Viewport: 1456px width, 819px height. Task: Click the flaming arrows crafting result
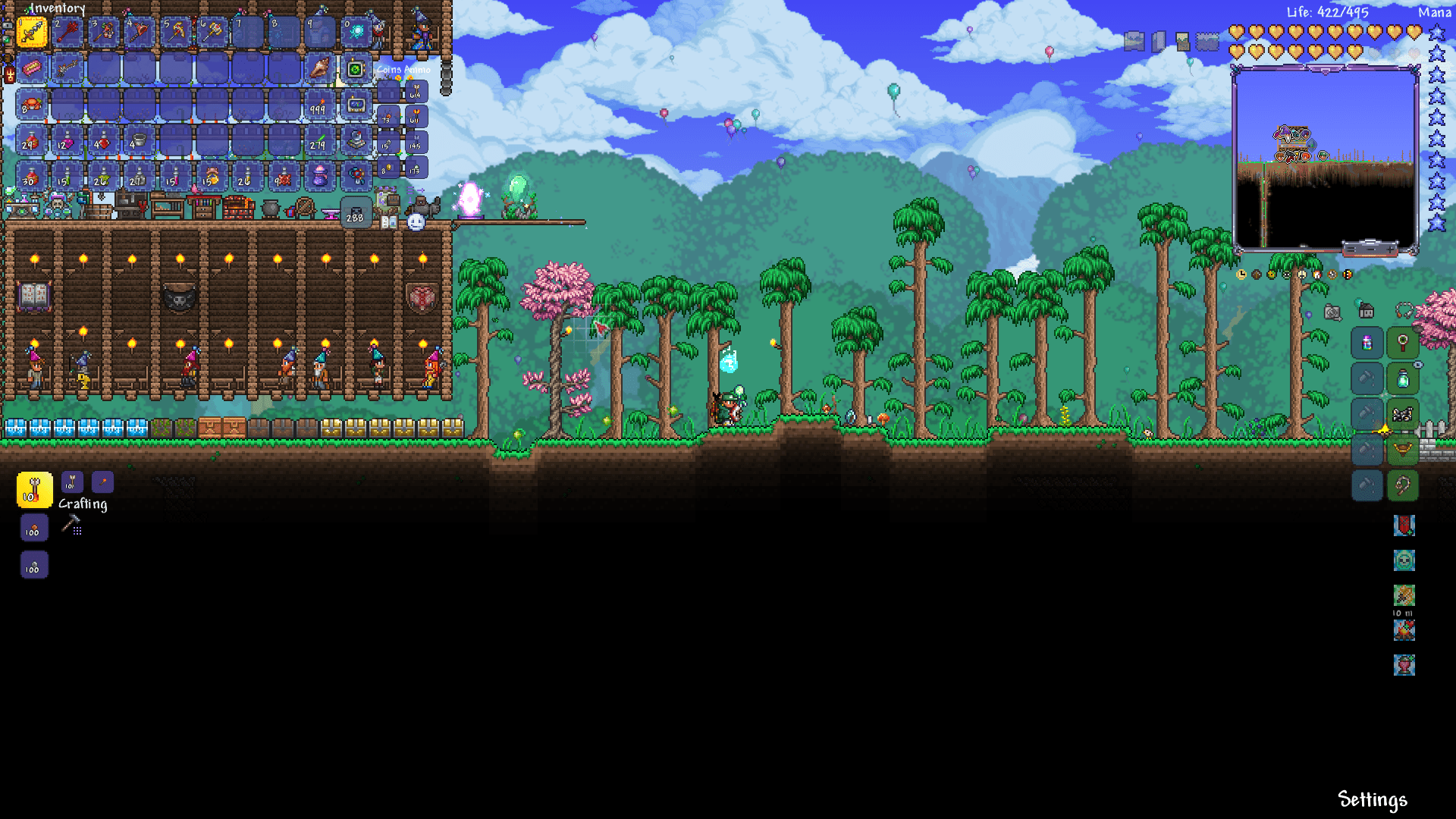point(34,489)
